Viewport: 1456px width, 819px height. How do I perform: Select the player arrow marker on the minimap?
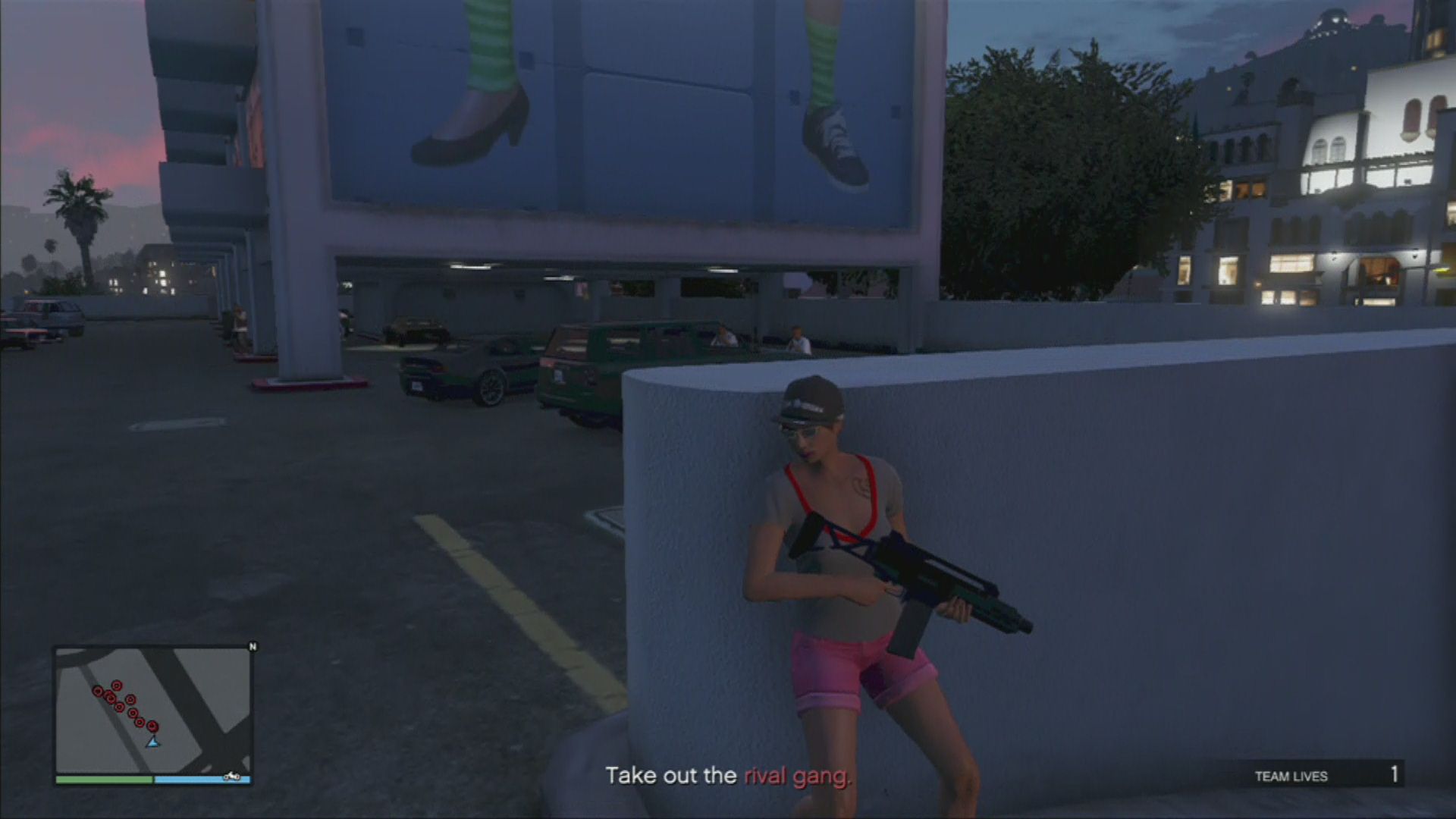pyautogui.click(x=153, y=741)
